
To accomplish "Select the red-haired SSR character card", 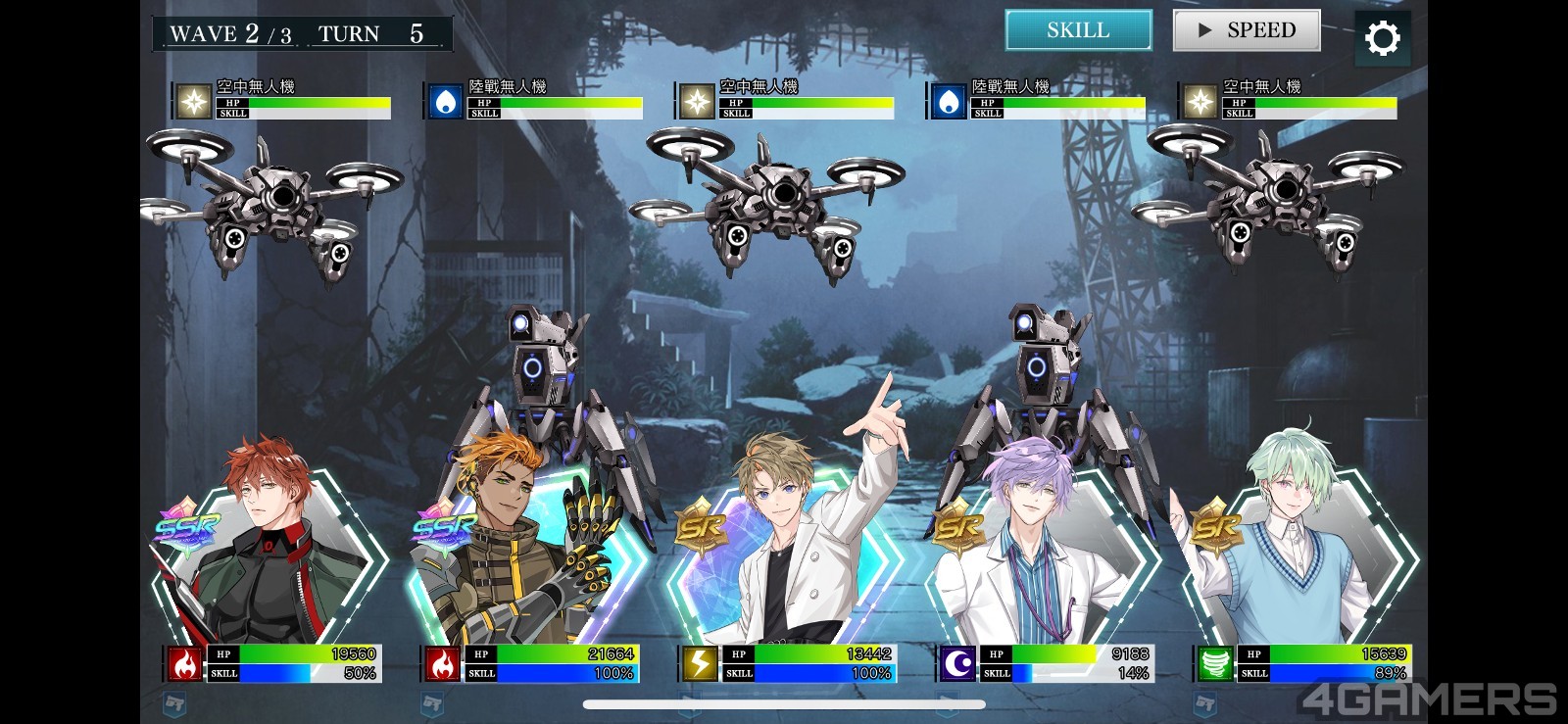I will [x=269, y=558].
